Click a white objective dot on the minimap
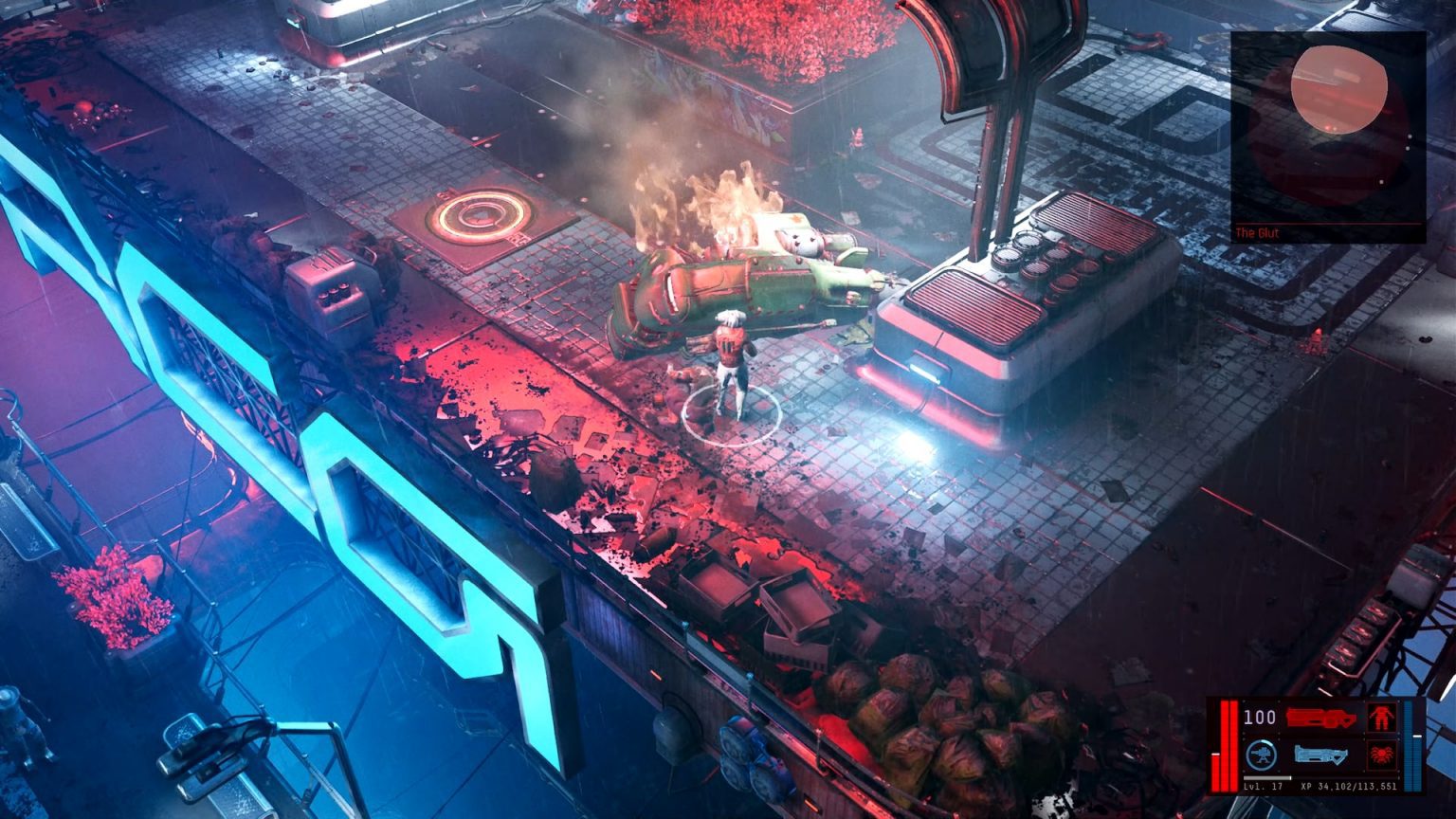 (1410, 136)
